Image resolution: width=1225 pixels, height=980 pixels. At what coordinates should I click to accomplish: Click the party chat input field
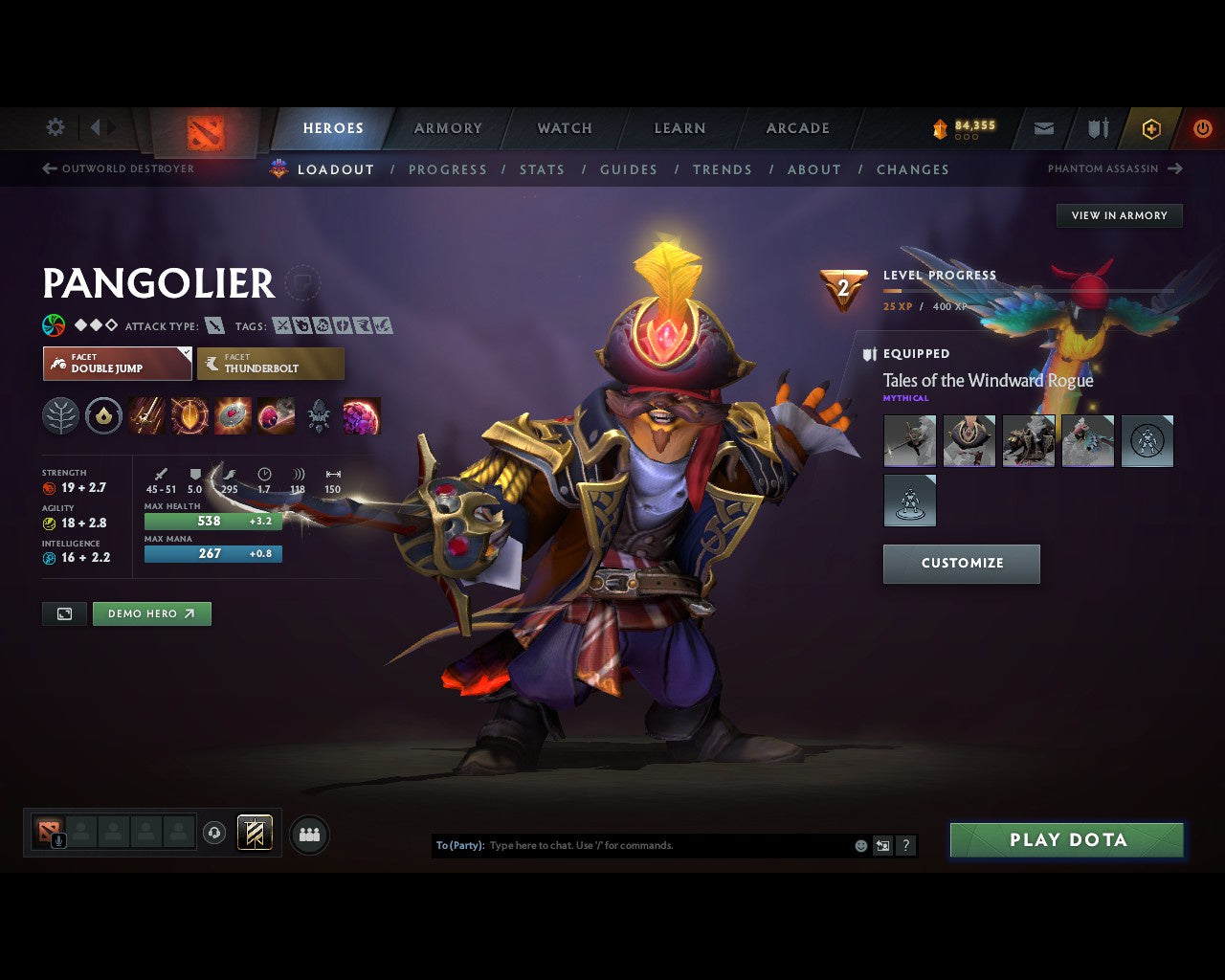pos(668,846)
